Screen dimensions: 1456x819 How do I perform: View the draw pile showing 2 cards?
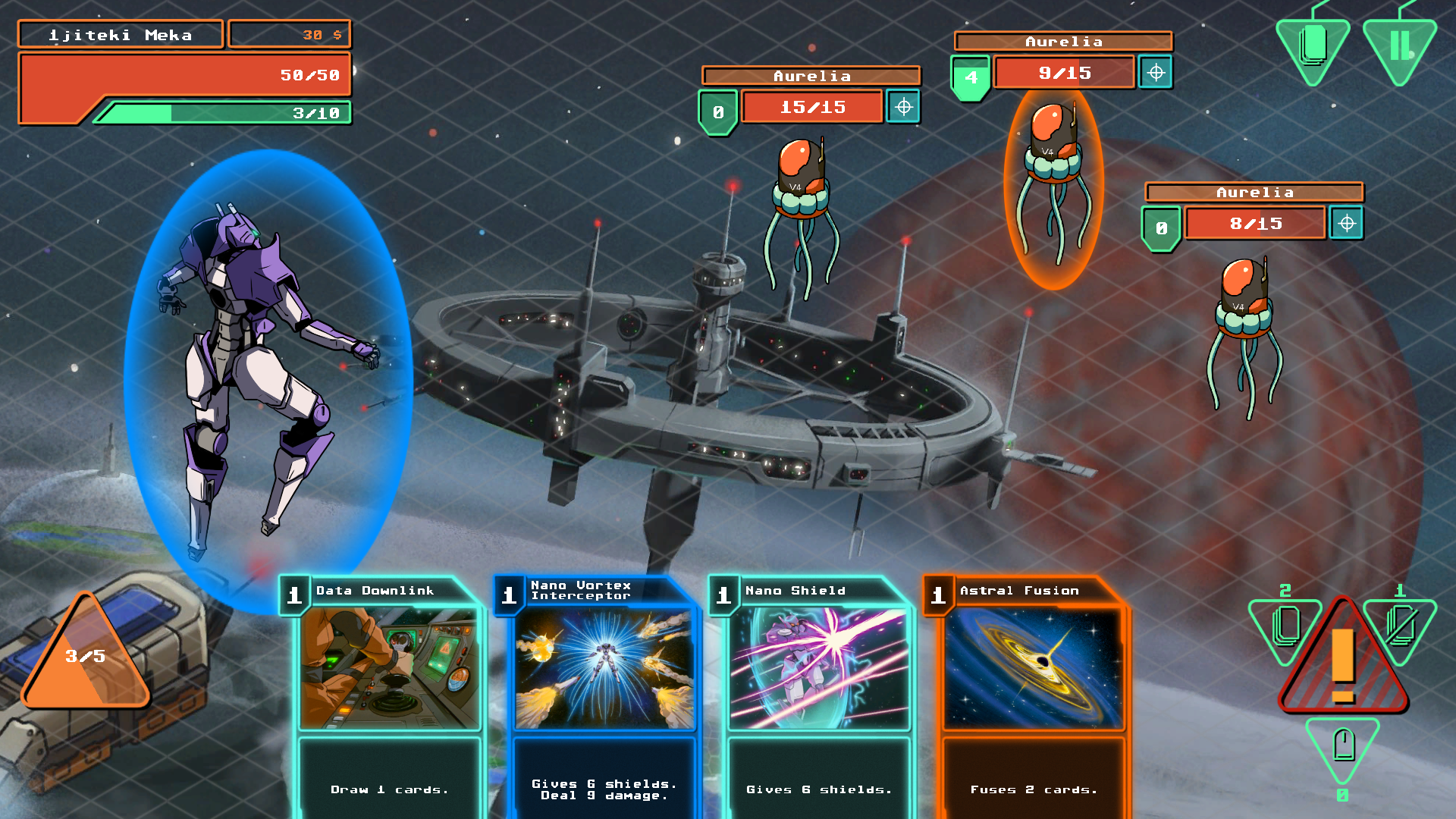[1285, 625]
